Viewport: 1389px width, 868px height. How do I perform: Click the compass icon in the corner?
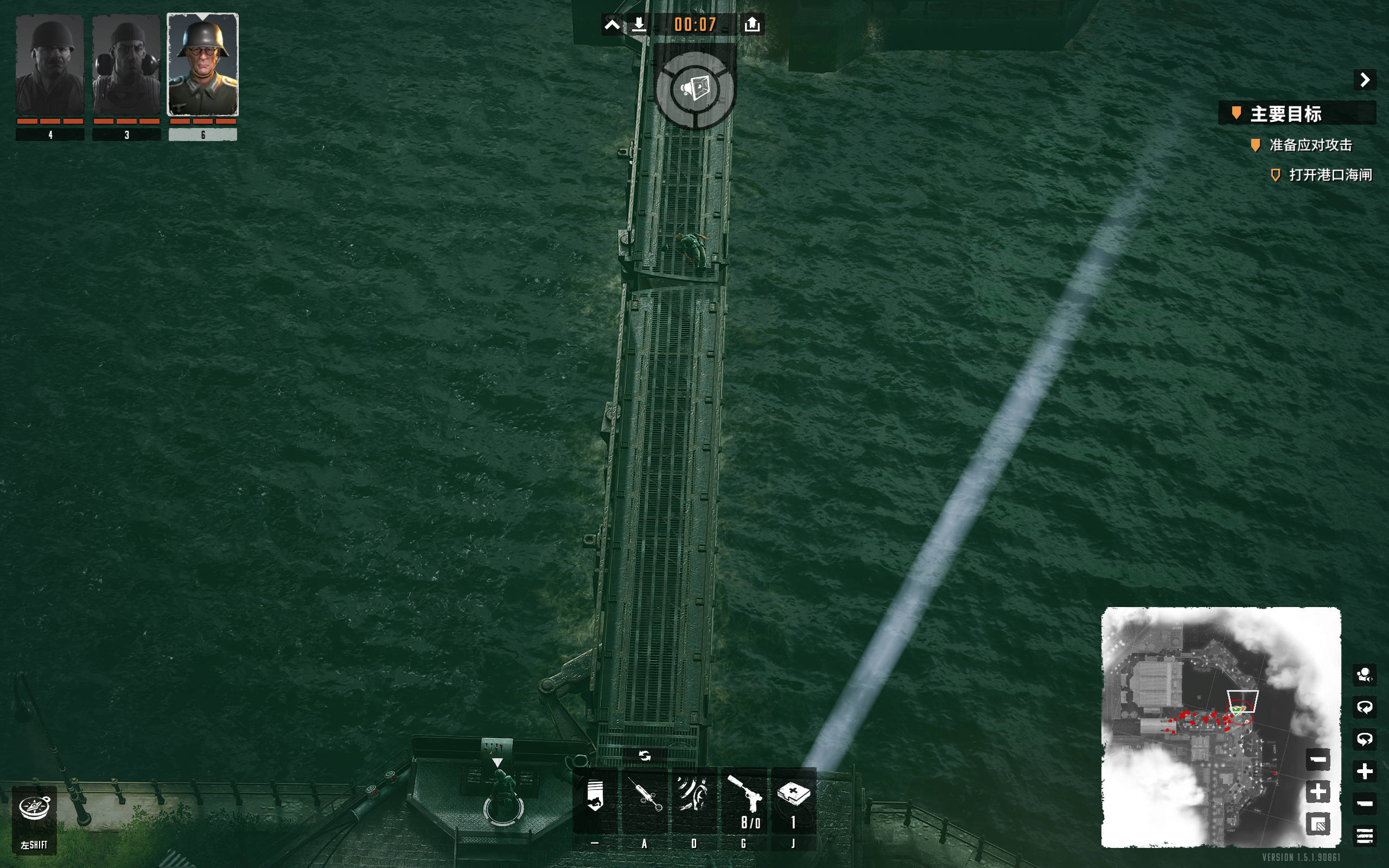[x=34, y=808]
